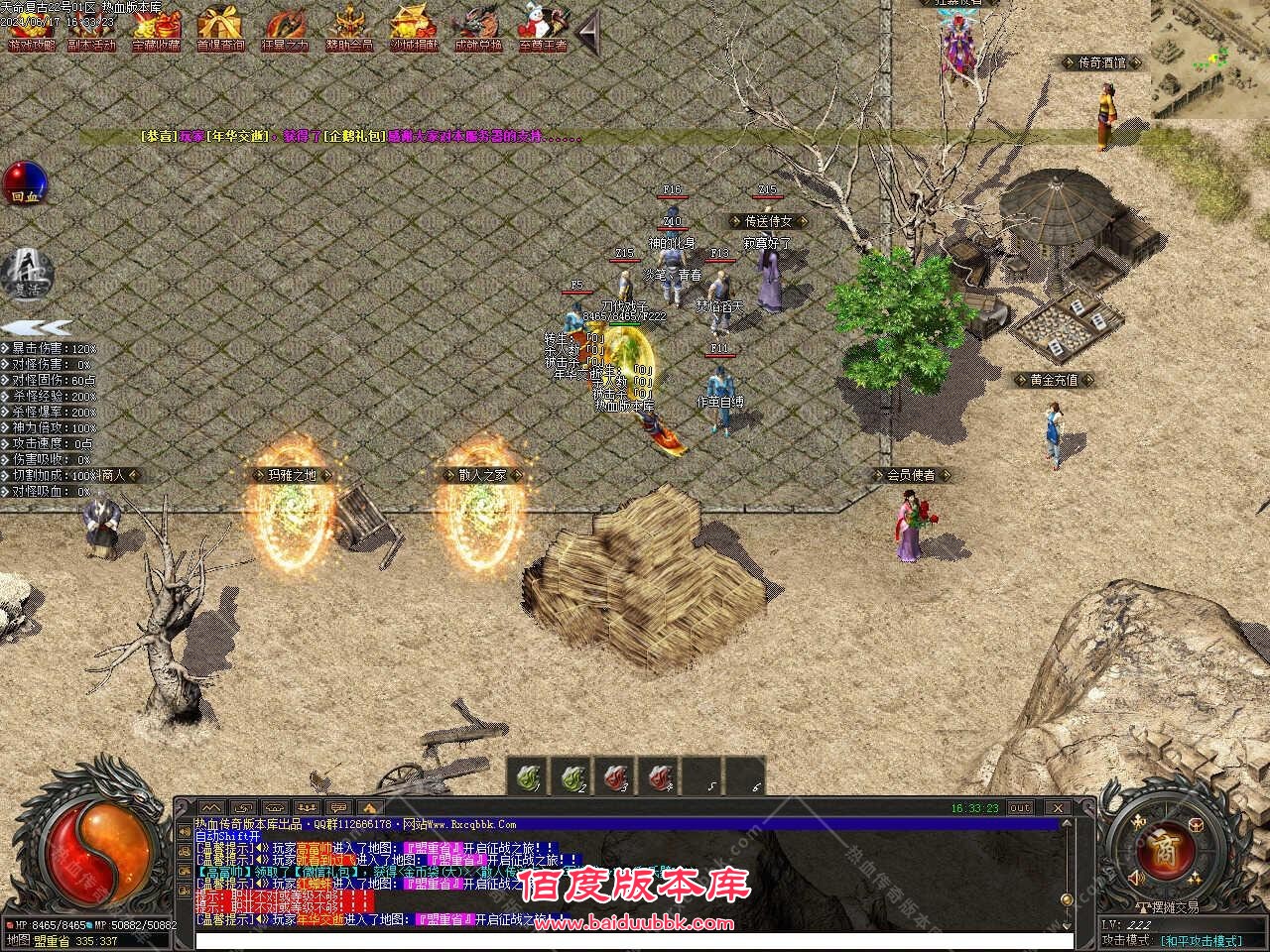
Task: Open the minimap in the corner
Action: [x=1209, y=59]
